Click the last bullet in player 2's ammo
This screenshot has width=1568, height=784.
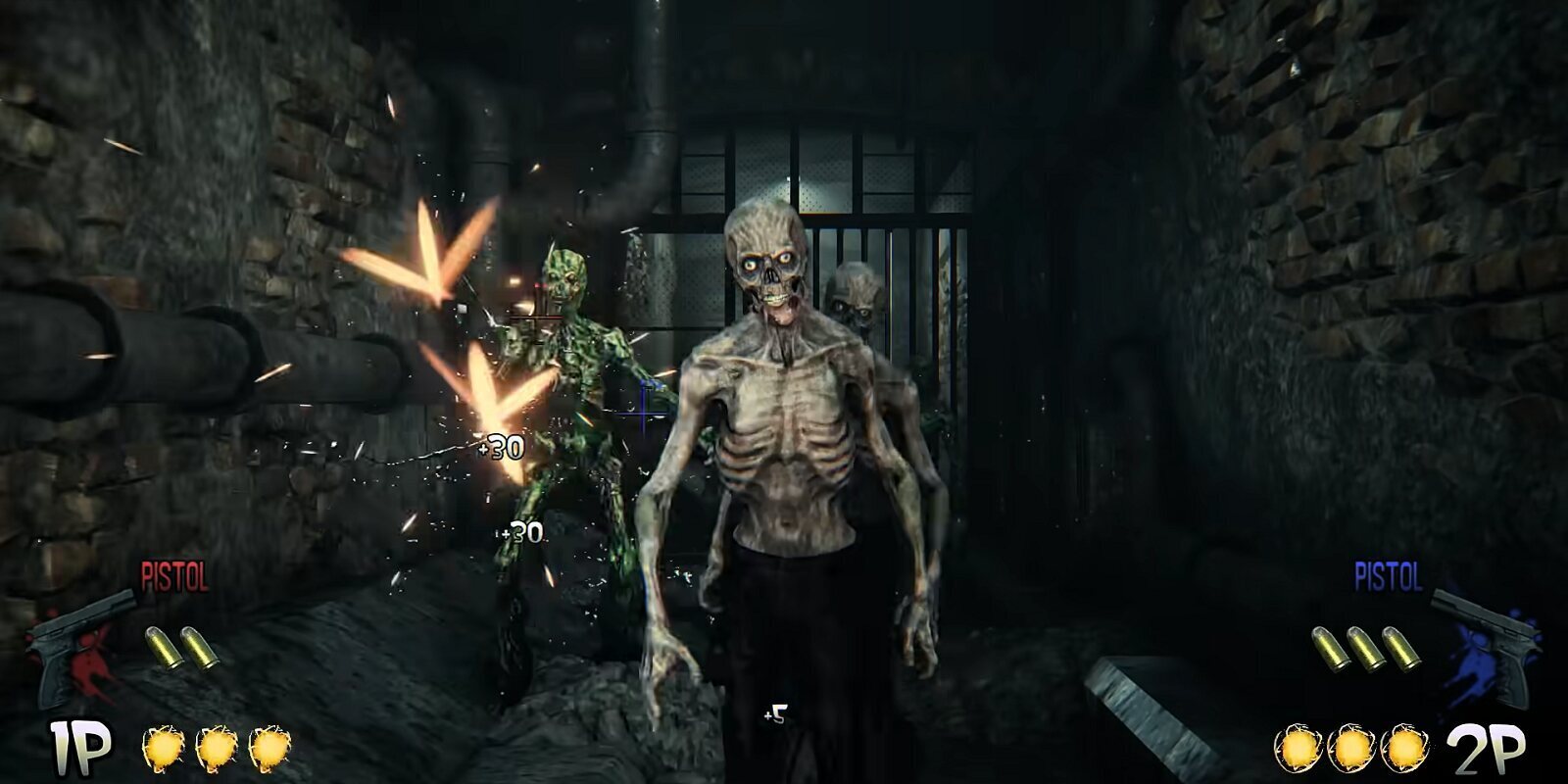tap(1401, 649)
